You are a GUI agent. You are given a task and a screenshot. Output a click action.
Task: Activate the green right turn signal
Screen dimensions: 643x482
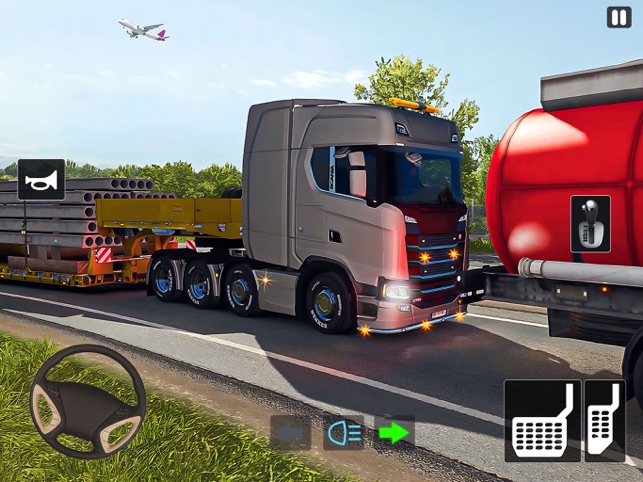[x=395, y=432]
